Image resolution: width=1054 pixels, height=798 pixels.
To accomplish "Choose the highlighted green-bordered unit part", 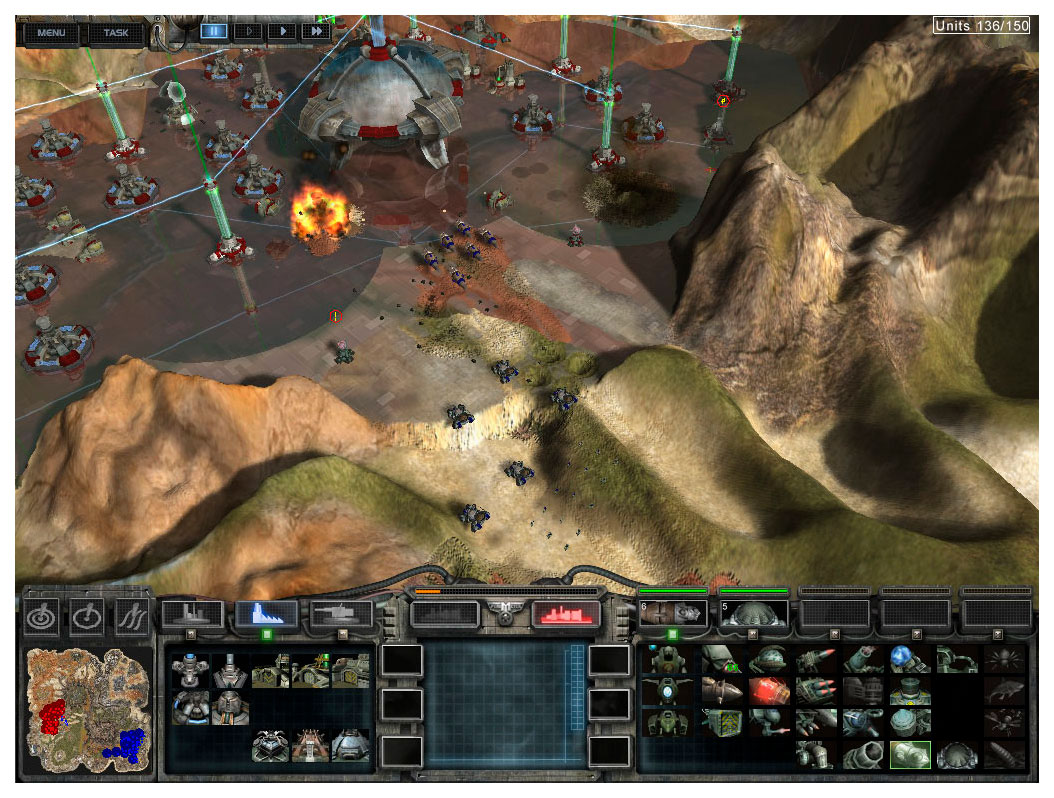I will coord(910,755).
